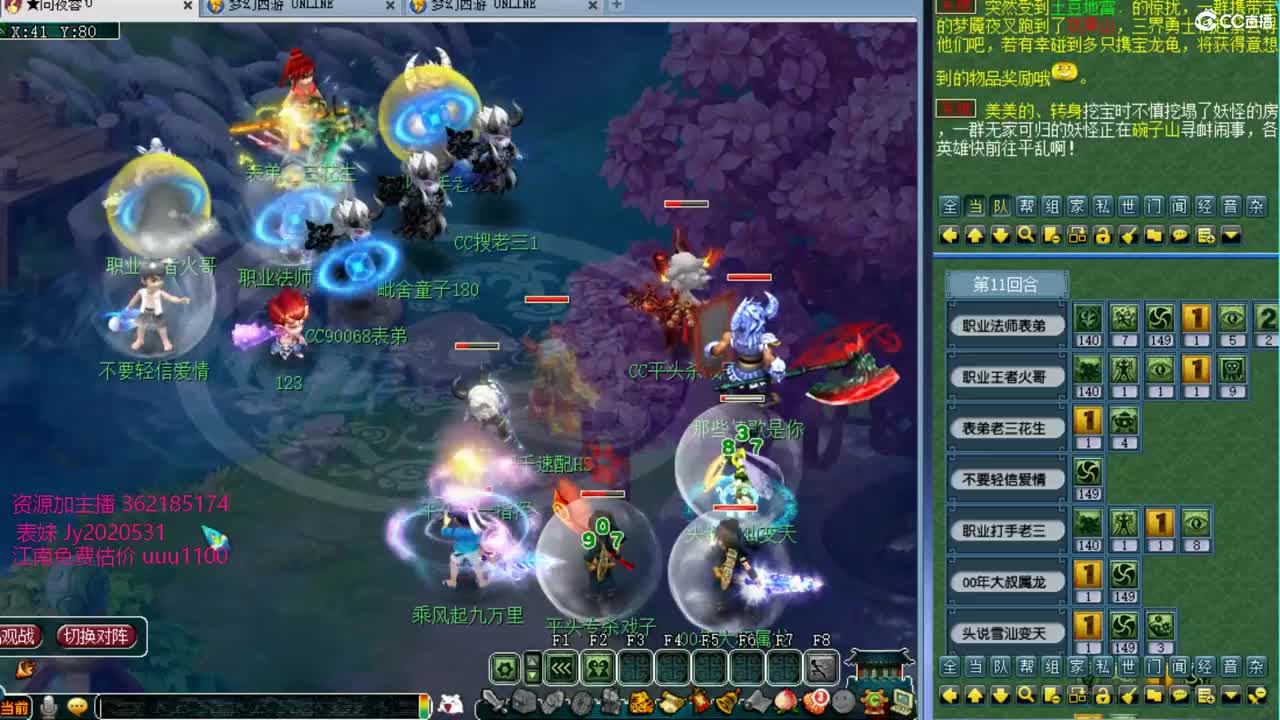1280x720 pixels.
Task: Click the 切换对阵 button at bottom left
Action: [97, 636]
